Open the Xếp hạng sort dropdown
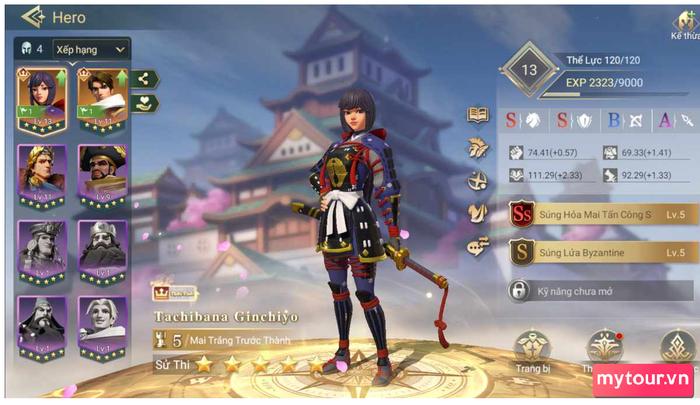The height and width of the screenshot is (405, 700). [x=90, y=48]
